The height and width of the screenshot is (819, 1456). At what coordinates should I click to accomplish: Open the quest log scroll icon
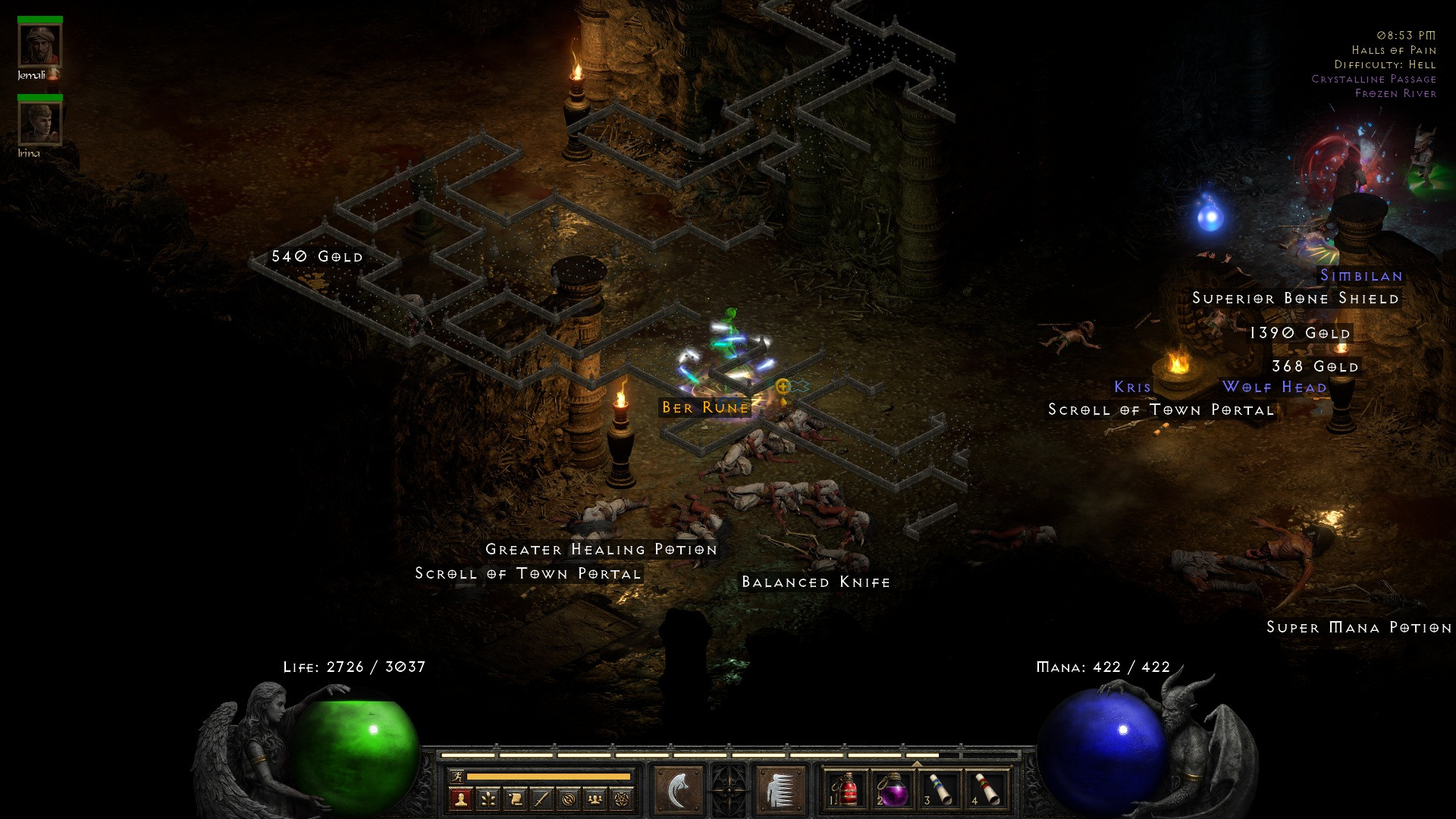[515, 799]
